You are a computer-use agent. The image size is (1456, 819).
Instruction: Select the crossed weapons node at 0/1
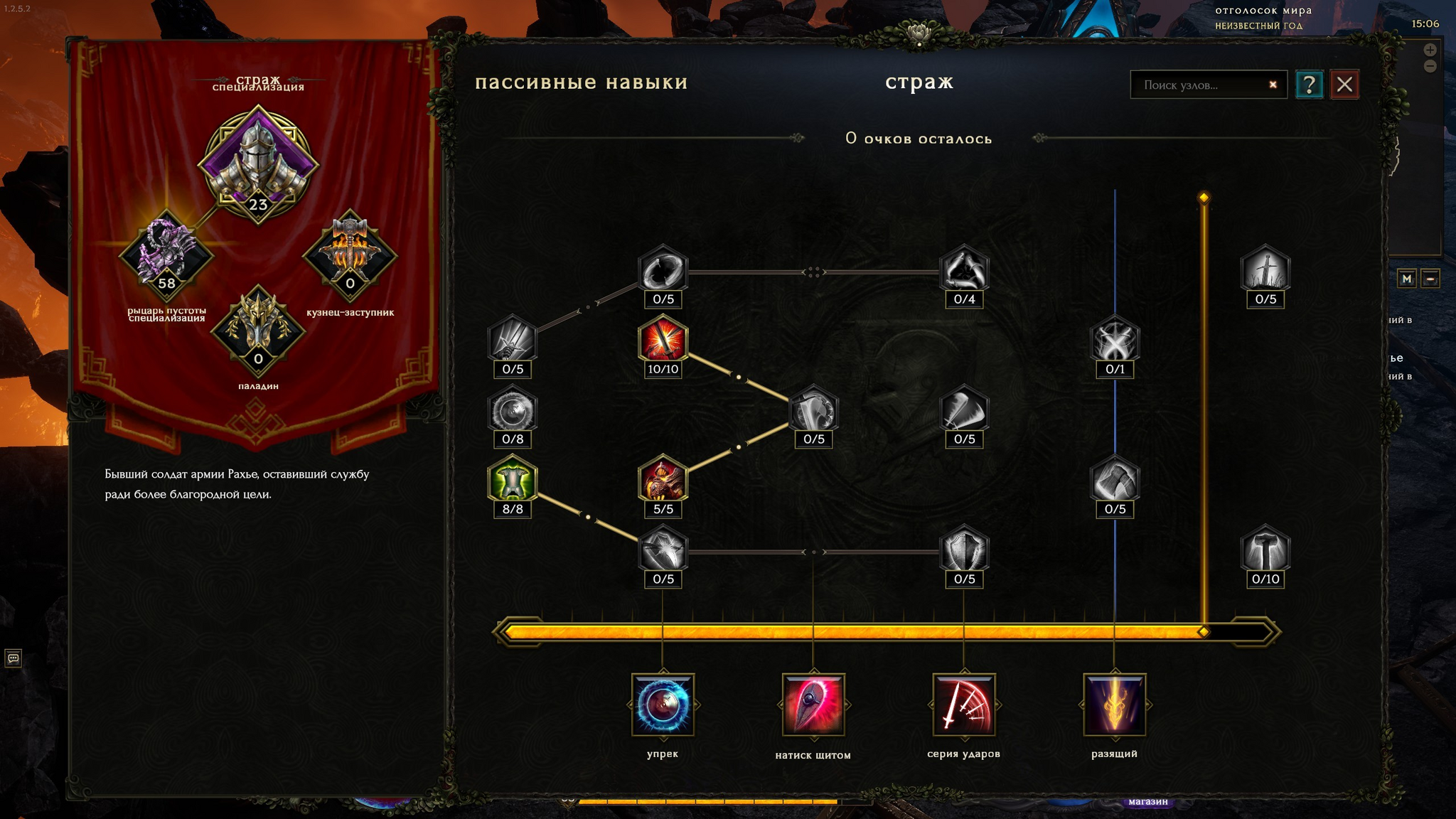pyautogui.click(x=1115, y=340)
